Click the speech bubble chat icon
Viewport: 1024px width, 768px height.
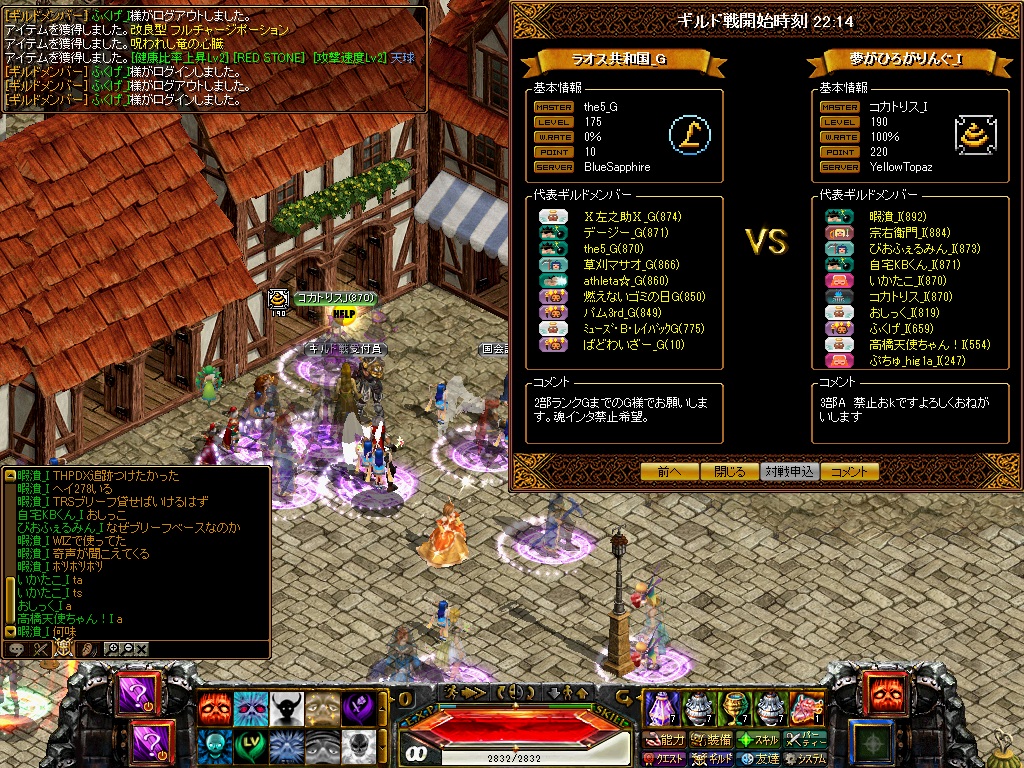coord(16,649)
